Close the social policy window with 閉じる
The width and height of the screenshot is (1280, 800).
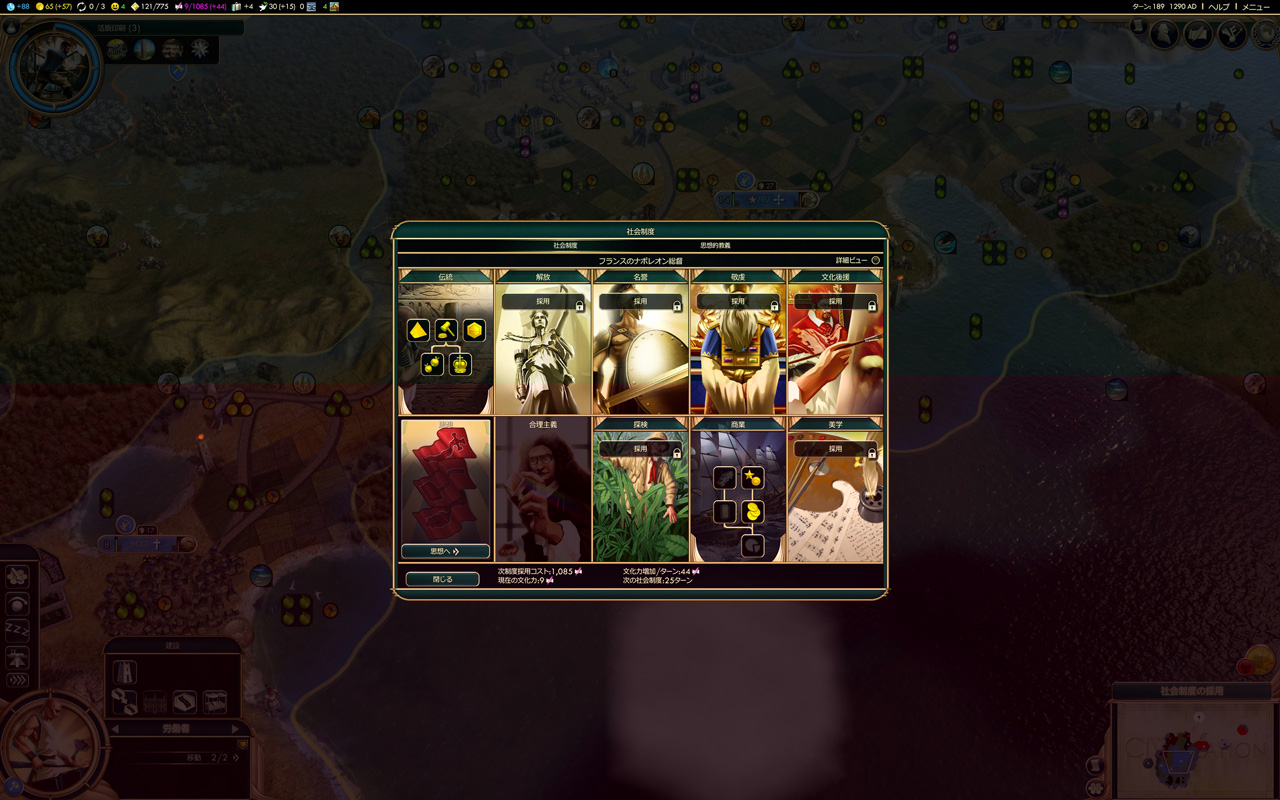coord(442,579)
